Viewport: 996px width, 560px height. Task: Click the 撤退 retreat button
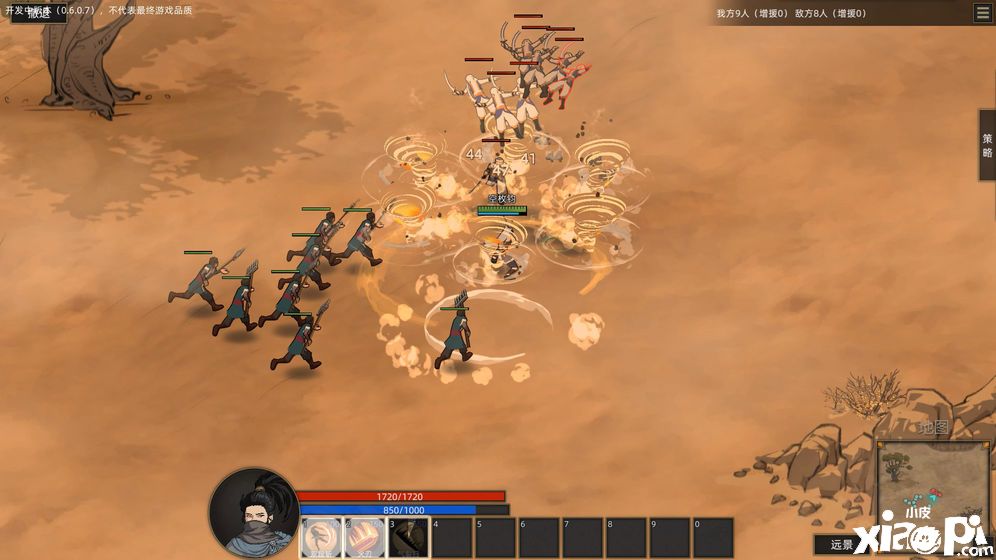click(x=36, y=13)
